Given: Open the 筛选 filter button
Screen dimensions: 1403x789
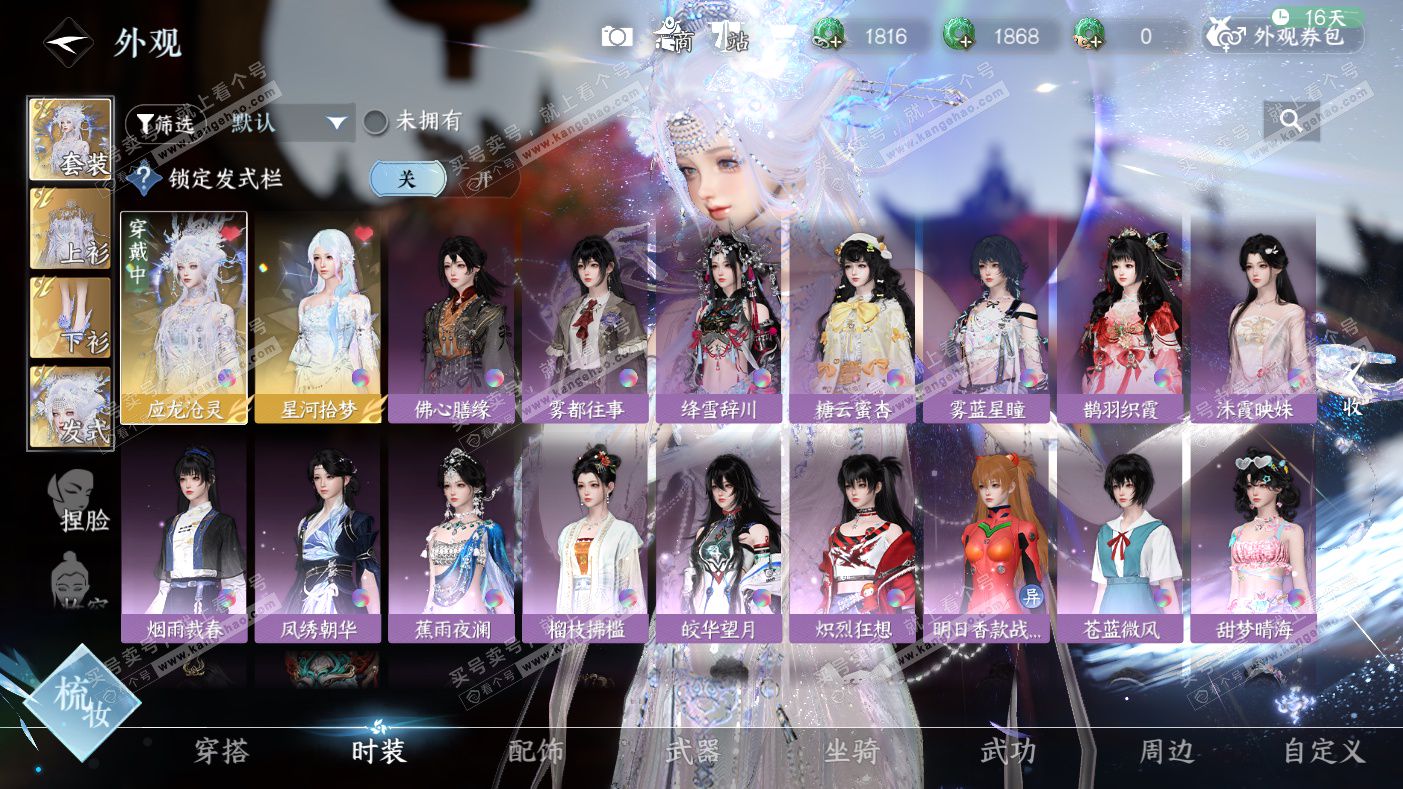Looking at the screenshot, I should [165, 123].
